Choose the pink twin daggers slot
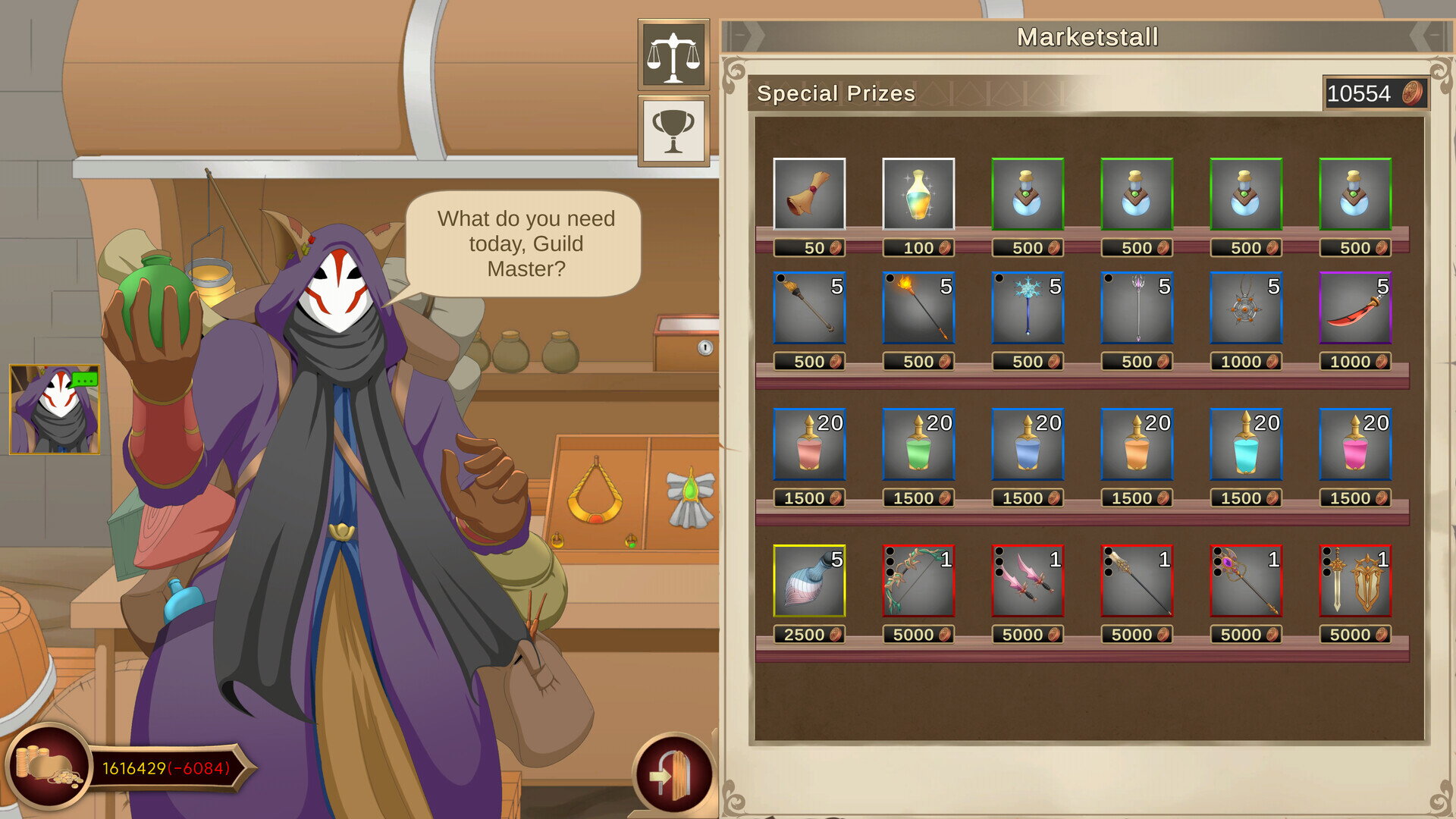The image size is (1456, 819). (x=1027, y=581)
